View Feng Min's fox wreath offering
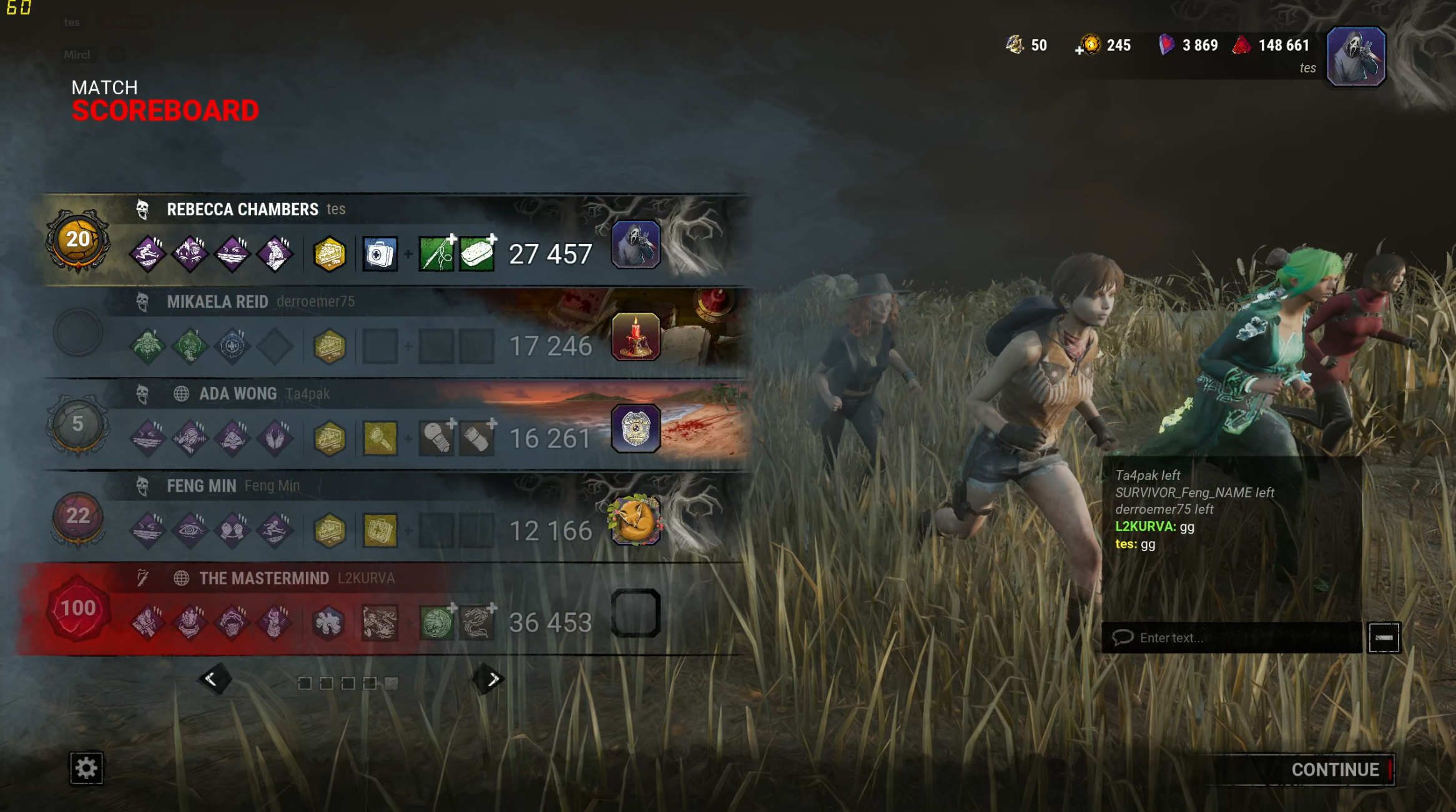Viewport: 1456px width, 812px height. point(634,520)
